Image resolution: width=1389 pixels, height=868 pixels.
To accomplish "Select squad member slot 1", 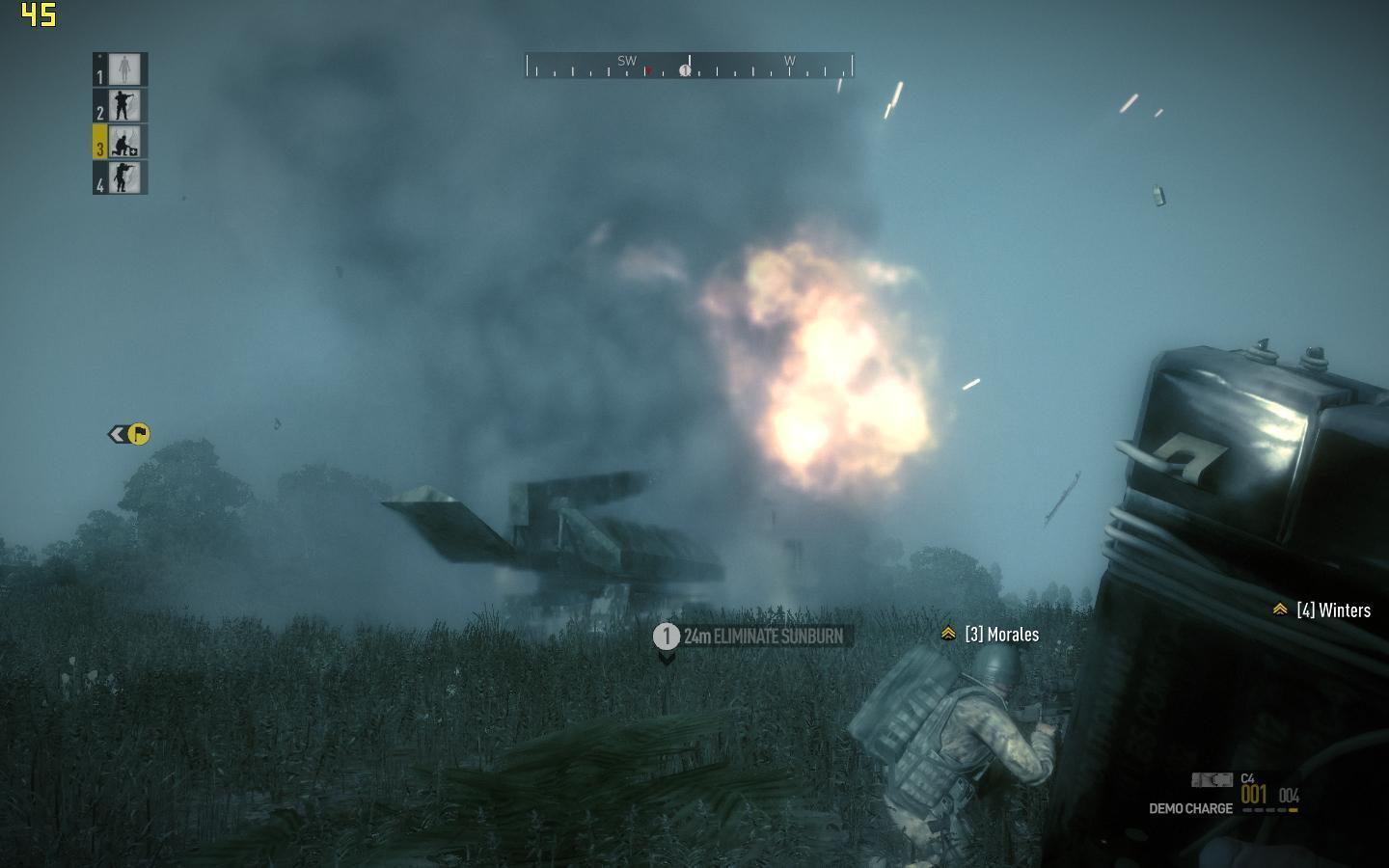I will 121,69.
